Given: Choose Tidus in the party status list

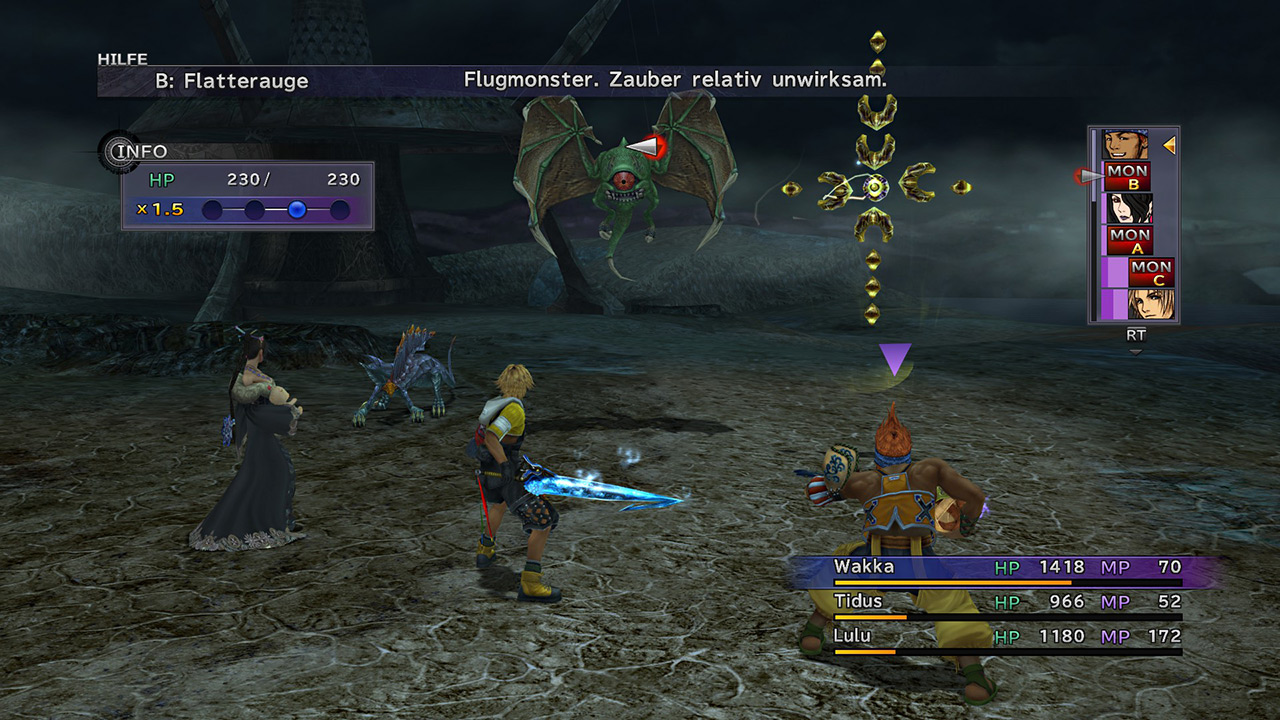Looking at the screenshot, I should (x=1007, y=603).
